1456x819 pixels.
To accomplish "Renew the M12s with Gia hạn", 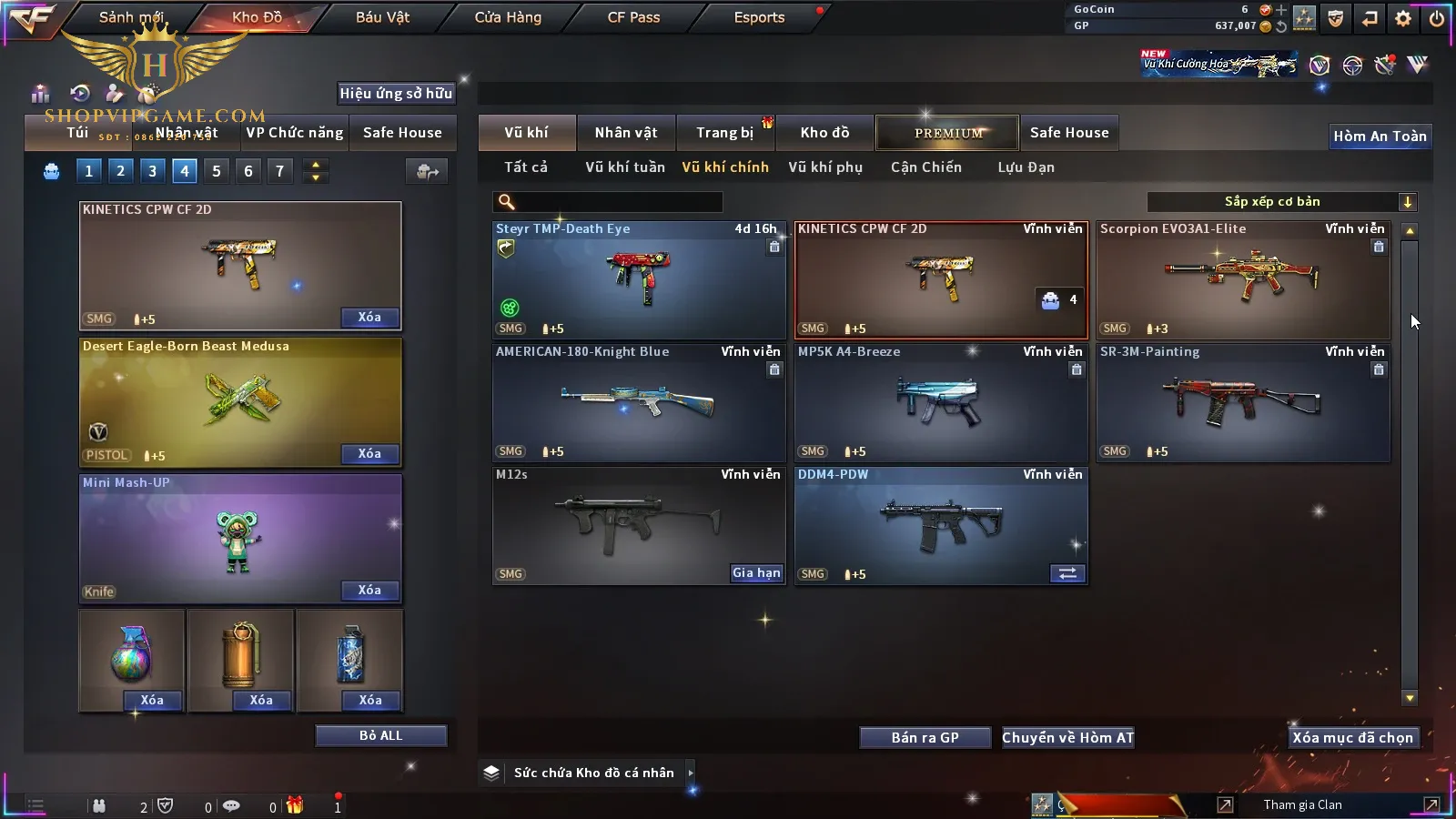I will pyautogui.click(x=756, y=573).
